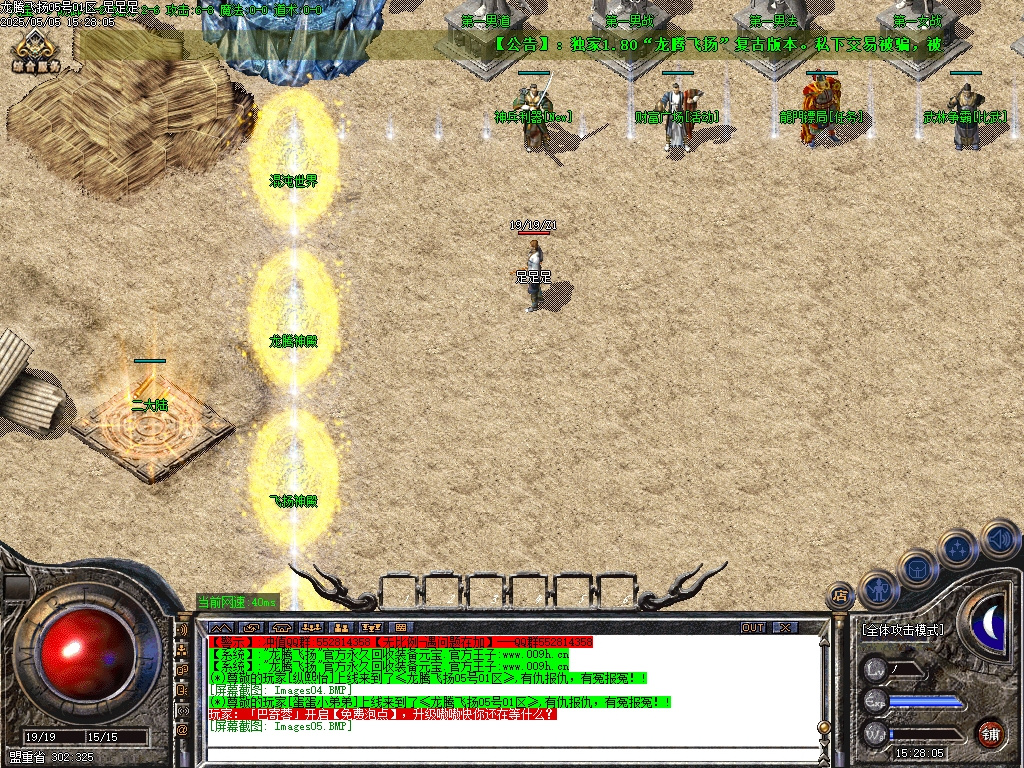Click the crescent moon day-night orb
The image size is (1024, 768).
pyautogui.click(x=992, y=625)
